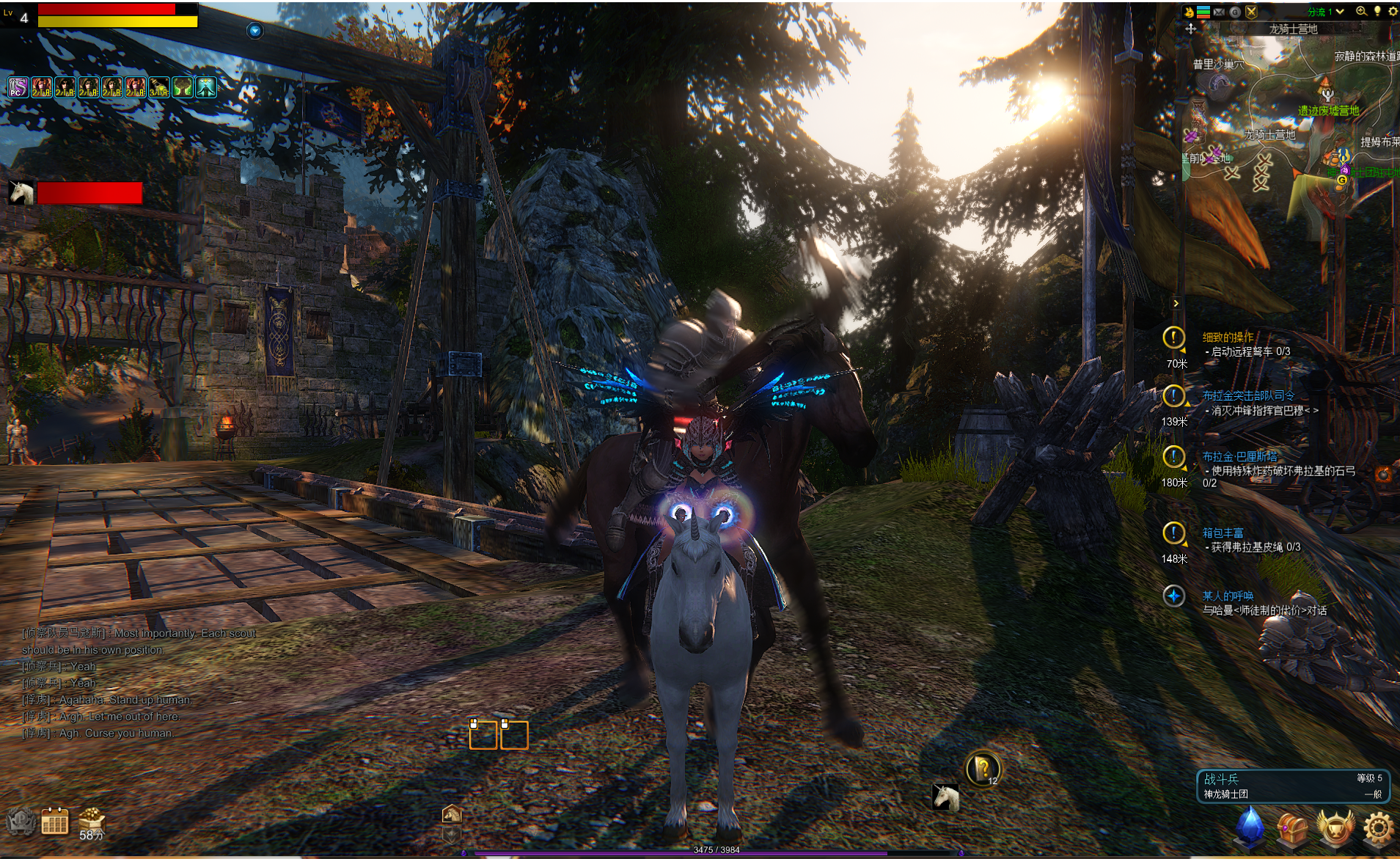This screenshot has height=859, width=1400.
Task: Click the lightbulb tips icon
Action: (x=1377, y=11)
